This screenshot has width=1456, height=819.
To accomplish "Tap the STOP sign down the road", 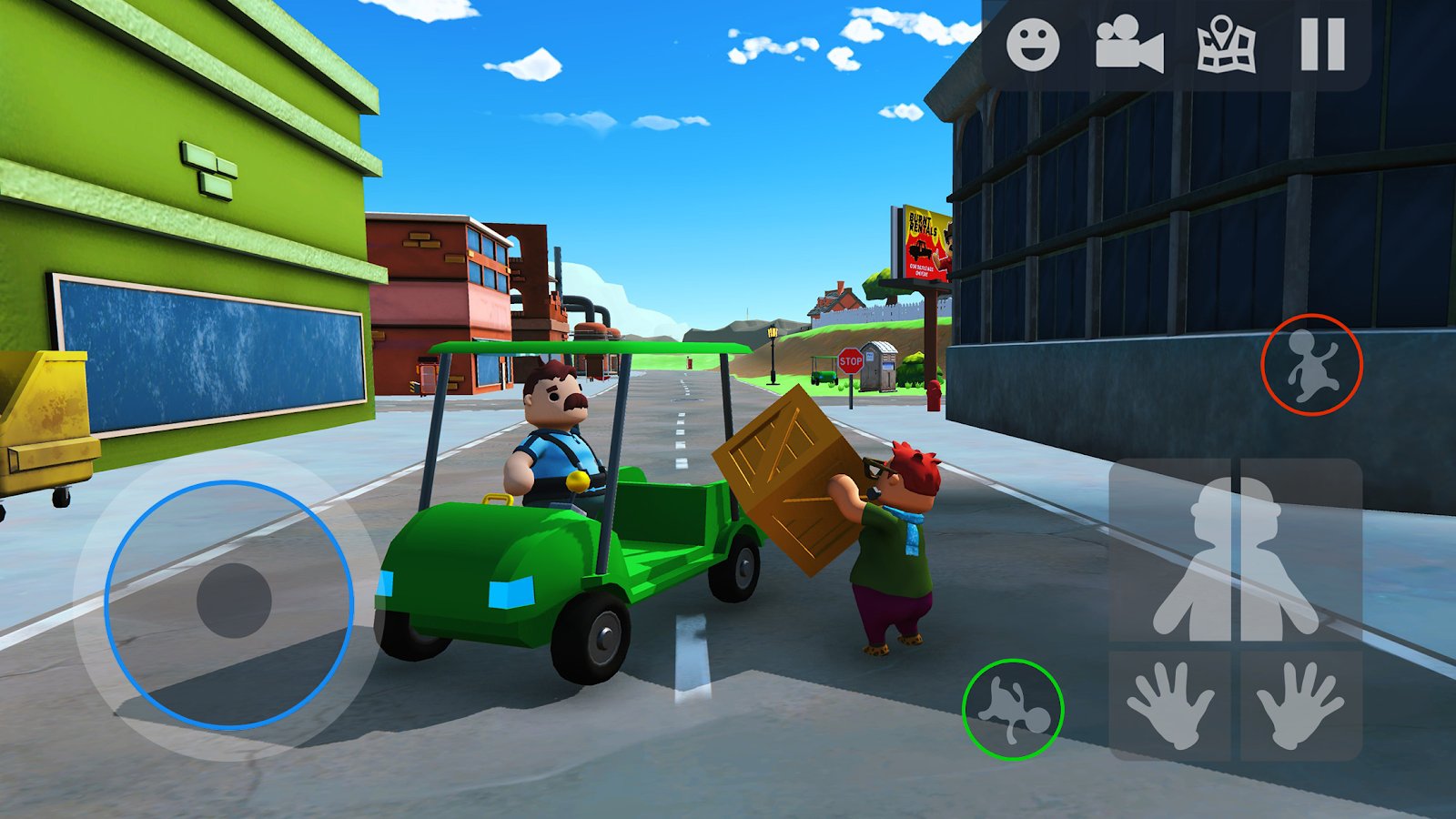I will (x=851, y=361).
